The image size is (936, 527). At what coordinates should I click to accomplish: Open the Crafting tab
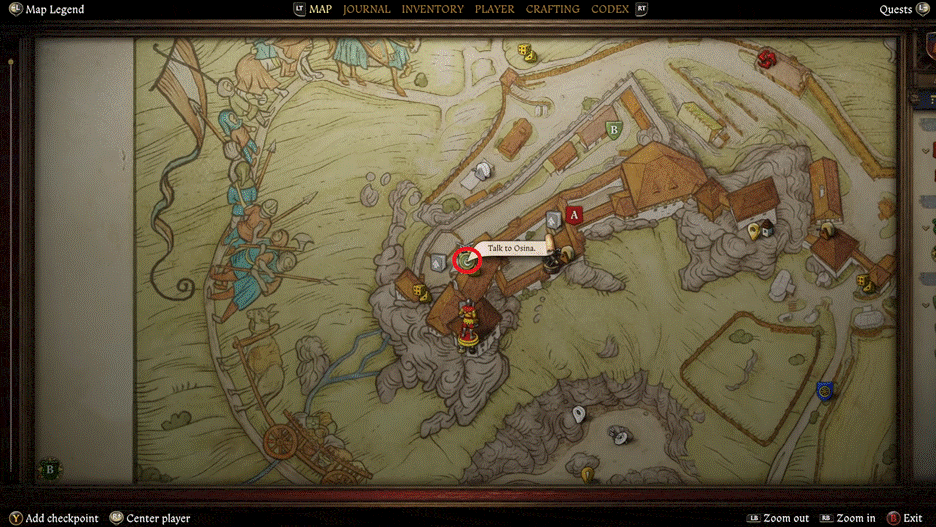(x=552, y=9)
